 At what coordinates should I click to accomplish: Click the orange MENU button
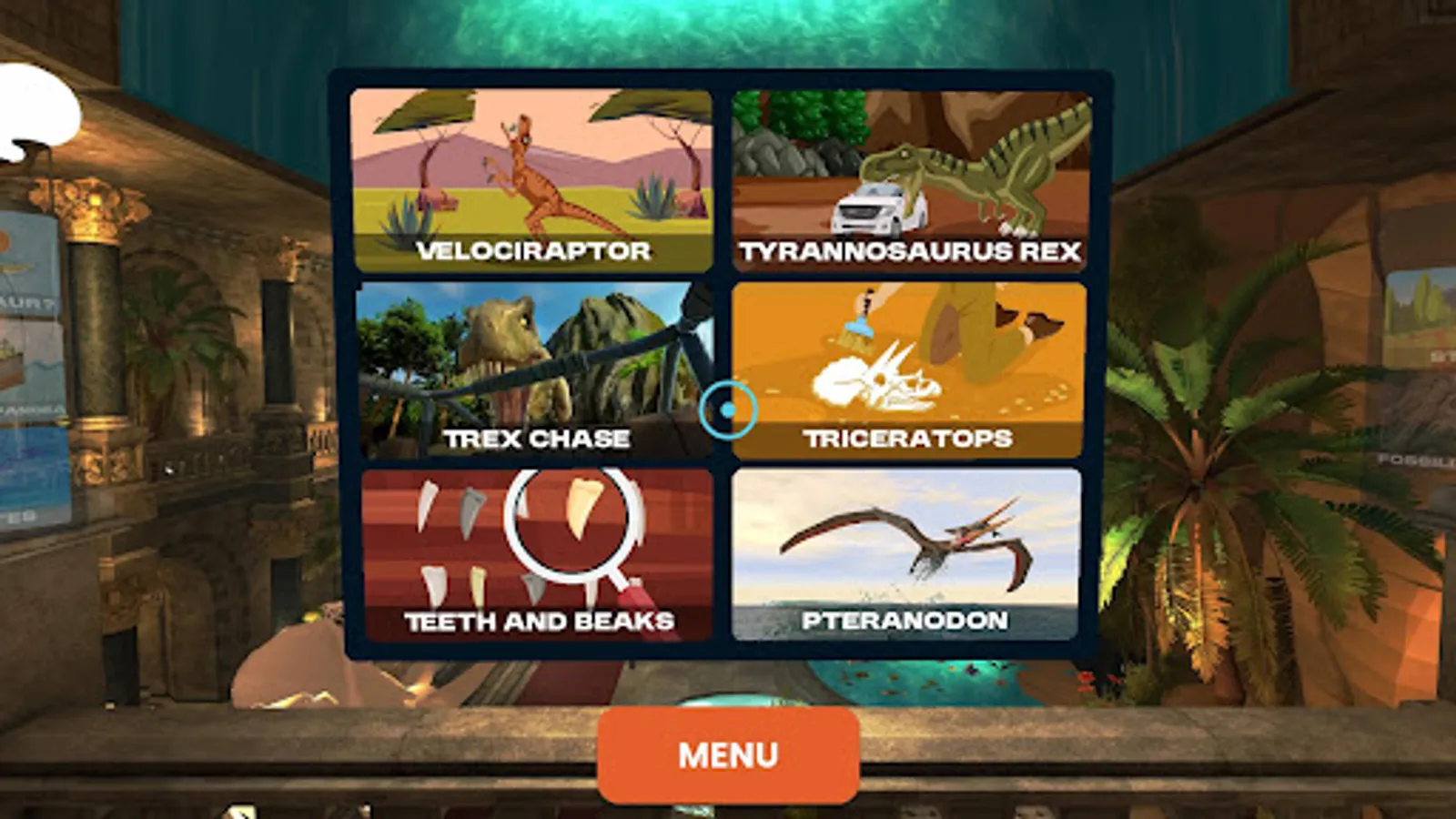coord(726,754)
